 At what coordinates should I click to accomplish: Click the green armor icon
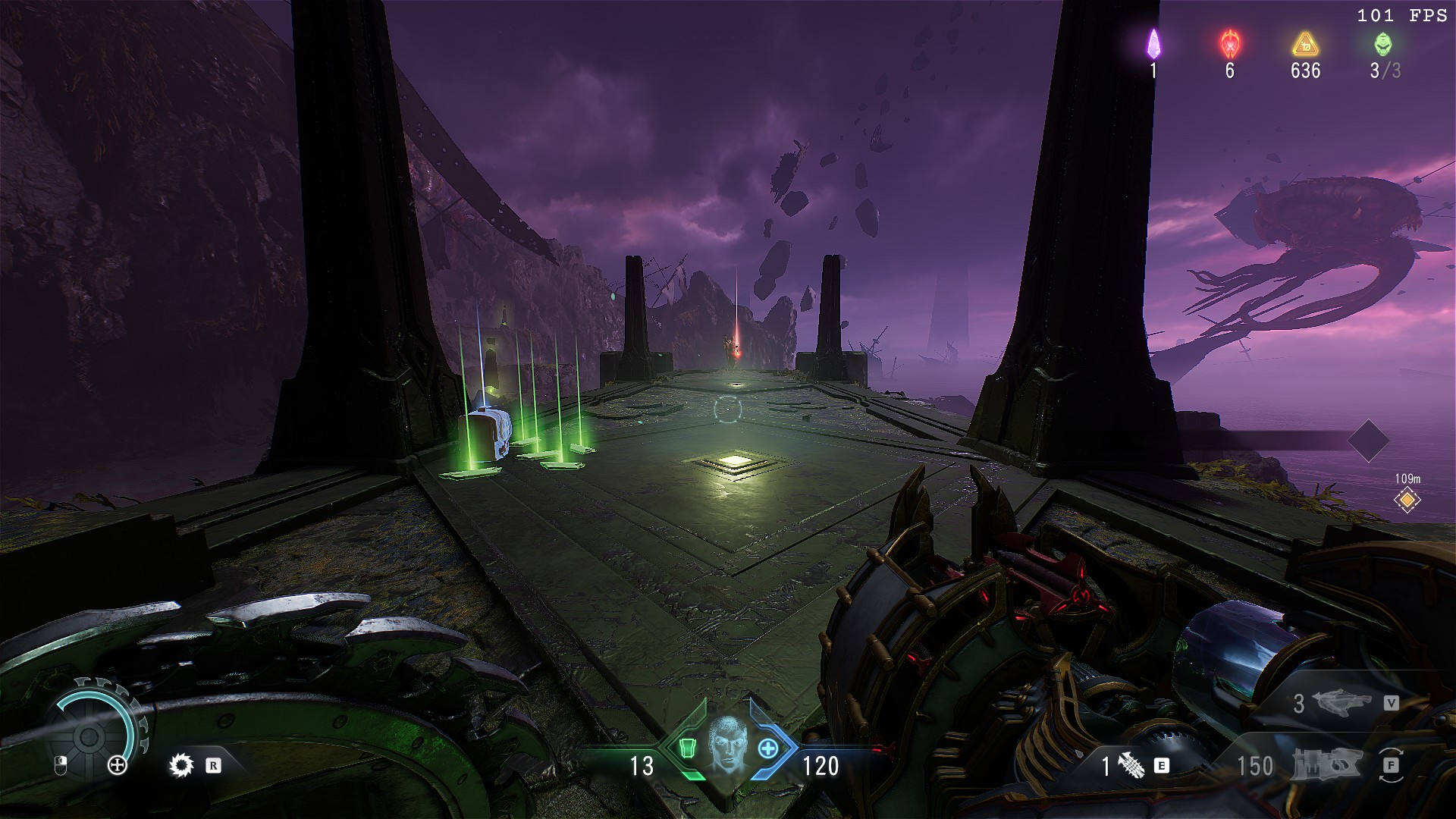(x=687, y=748)
